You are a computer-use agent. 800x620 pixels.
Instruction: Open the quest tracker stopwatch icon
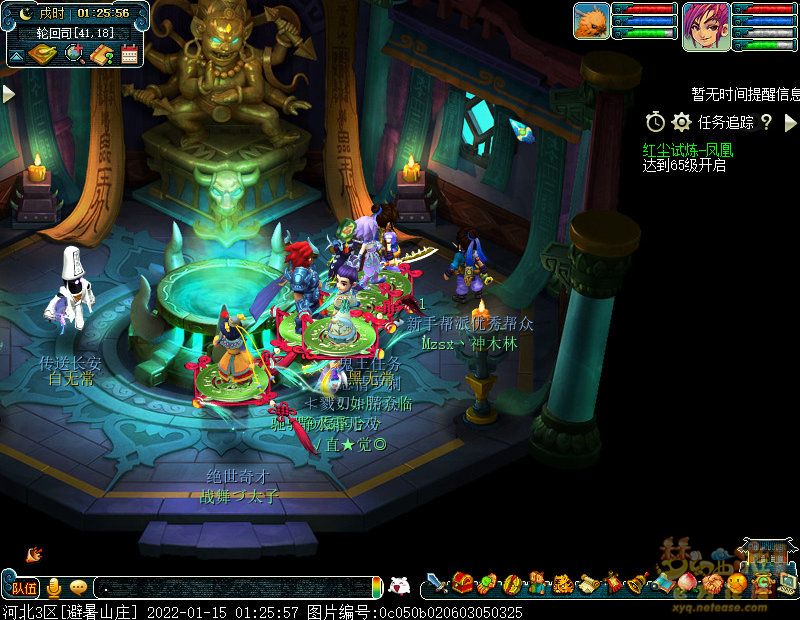point(655,122)
